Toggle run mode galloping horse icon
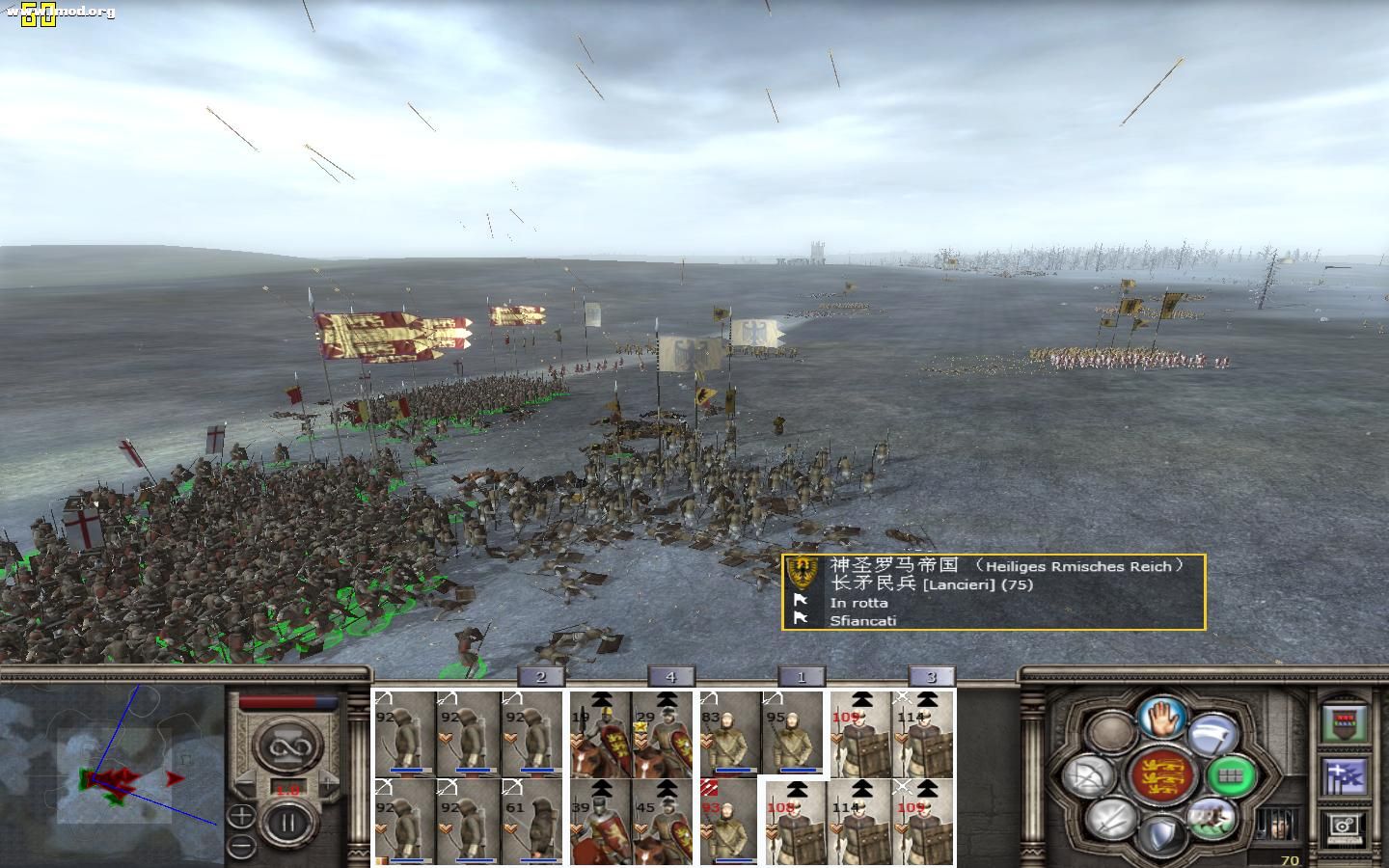The width and height of the screenshot is (1389, 868). point(1212,818)
